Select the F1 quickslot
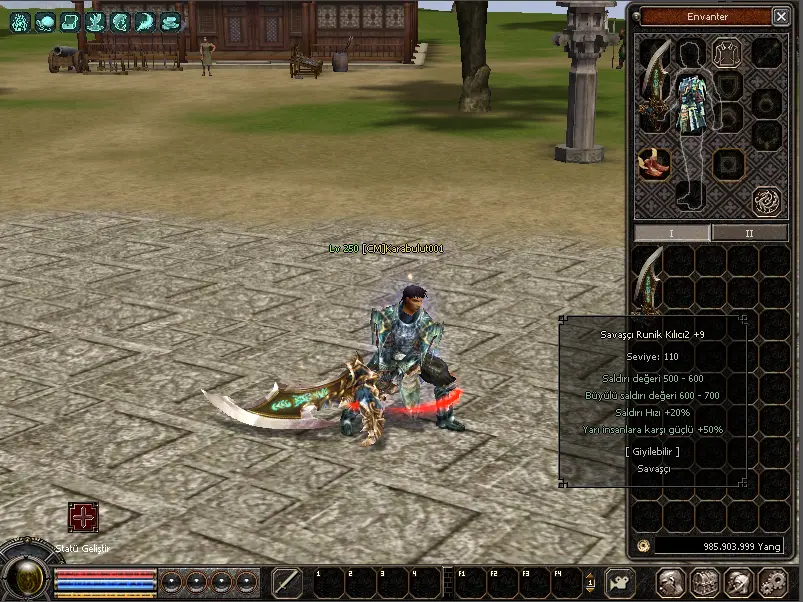The image size is (803, 602). tap(468, 581)
